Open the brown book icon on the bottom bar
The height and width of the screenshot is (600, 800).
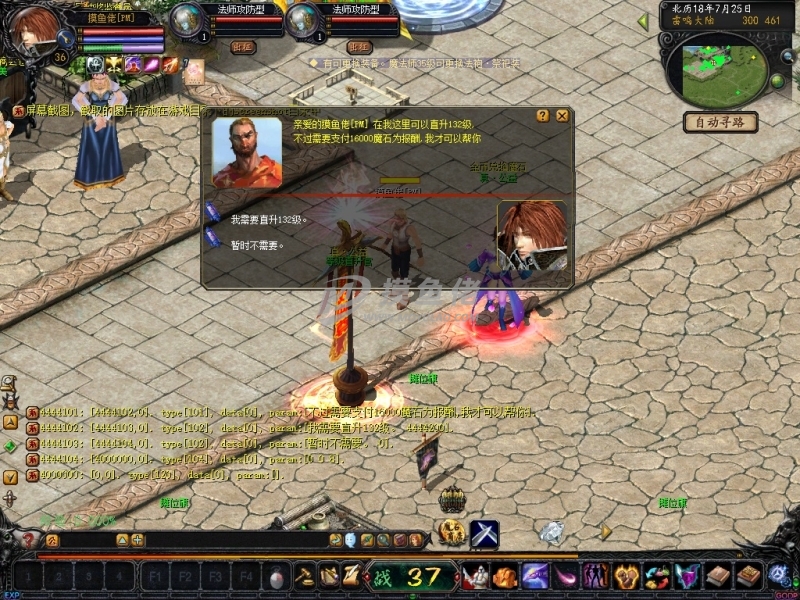click(x=720, y=576)
